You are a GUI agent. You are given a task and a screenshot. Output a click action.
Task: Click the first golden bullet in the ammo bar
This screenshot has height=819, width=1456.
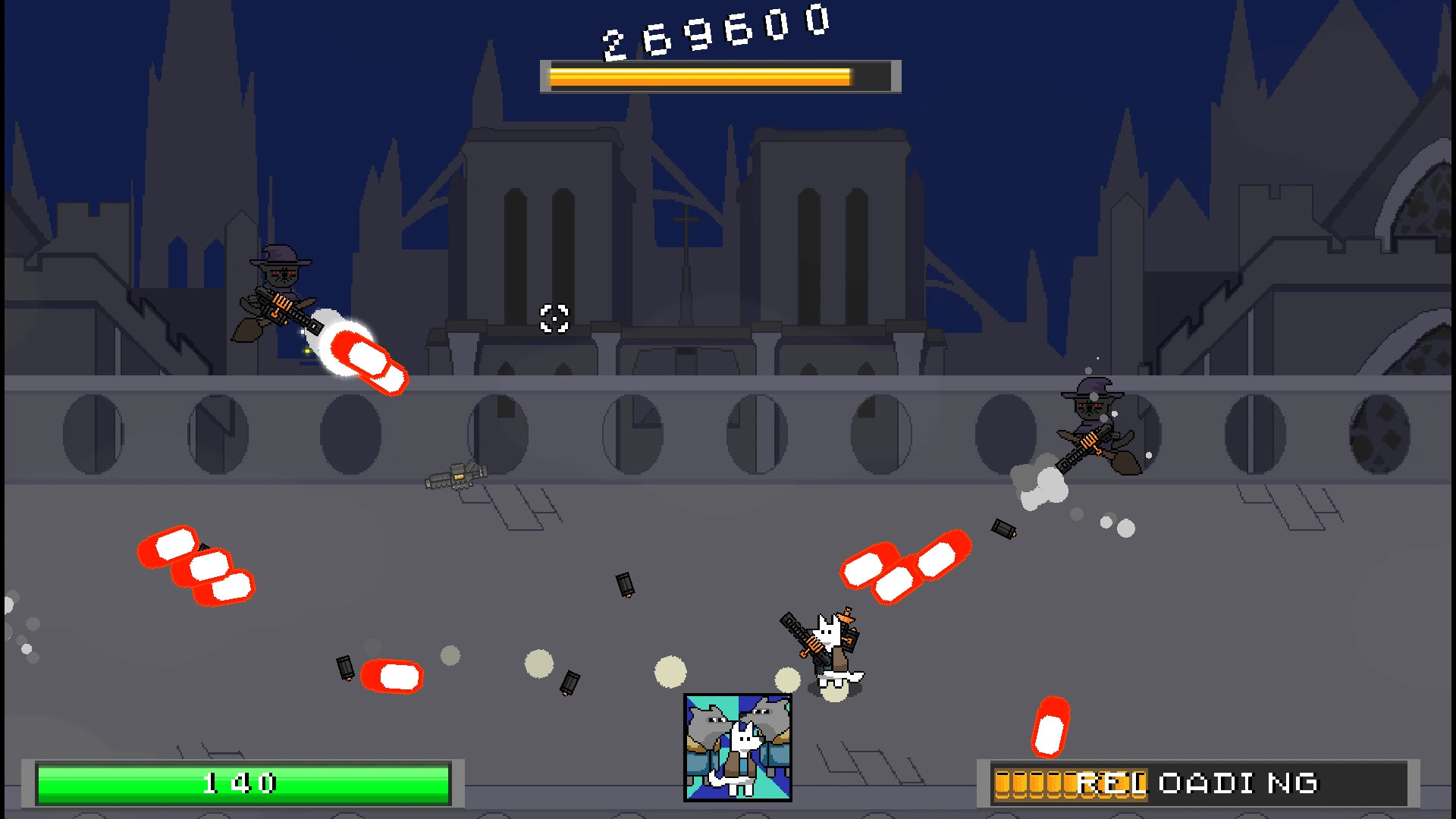[x=1003, y=782]
